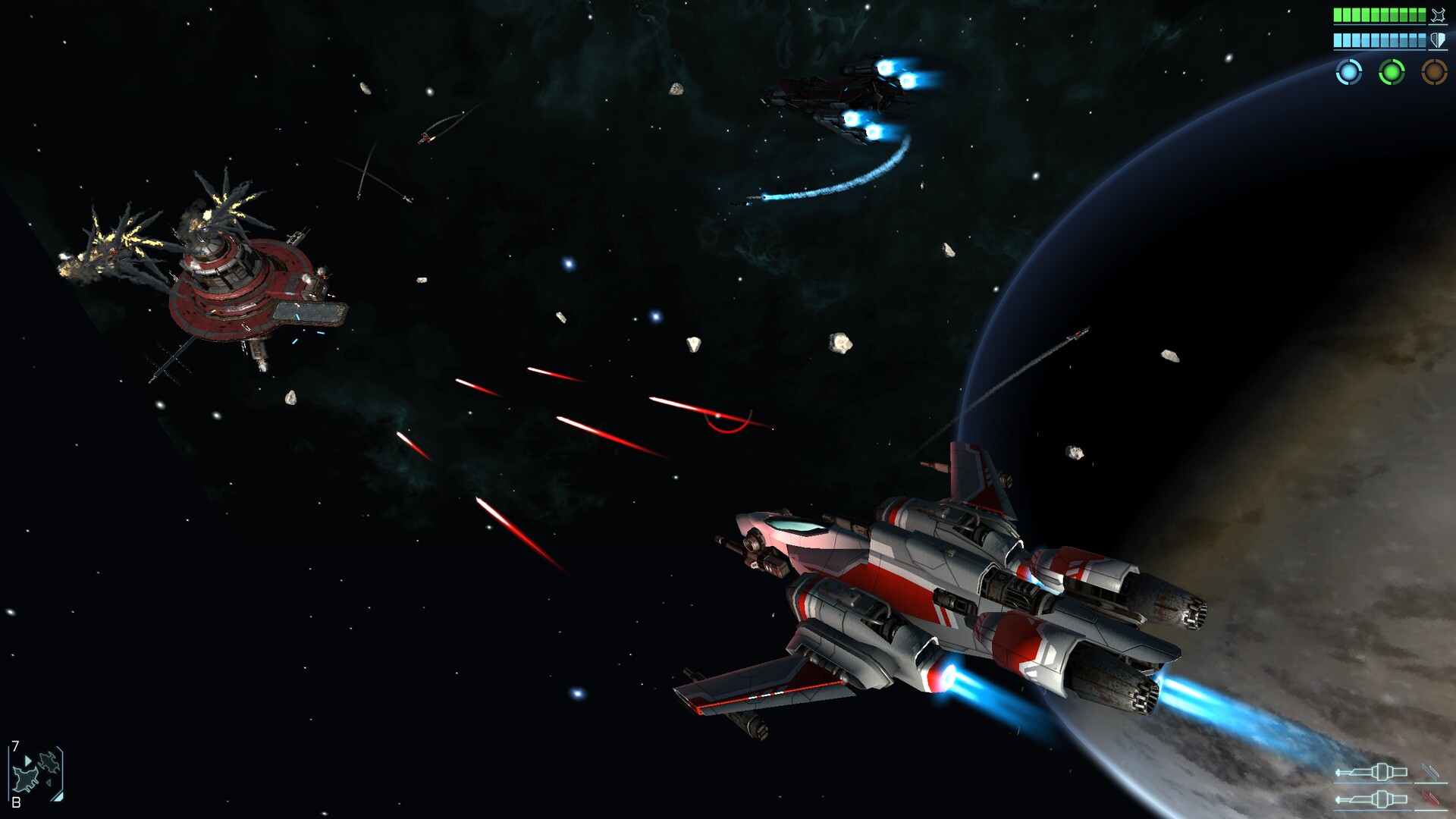Toggle the sector marker labeled B
Image resolution: width=1456 pixels, height=819 pixels.
(x=16, y=802)
